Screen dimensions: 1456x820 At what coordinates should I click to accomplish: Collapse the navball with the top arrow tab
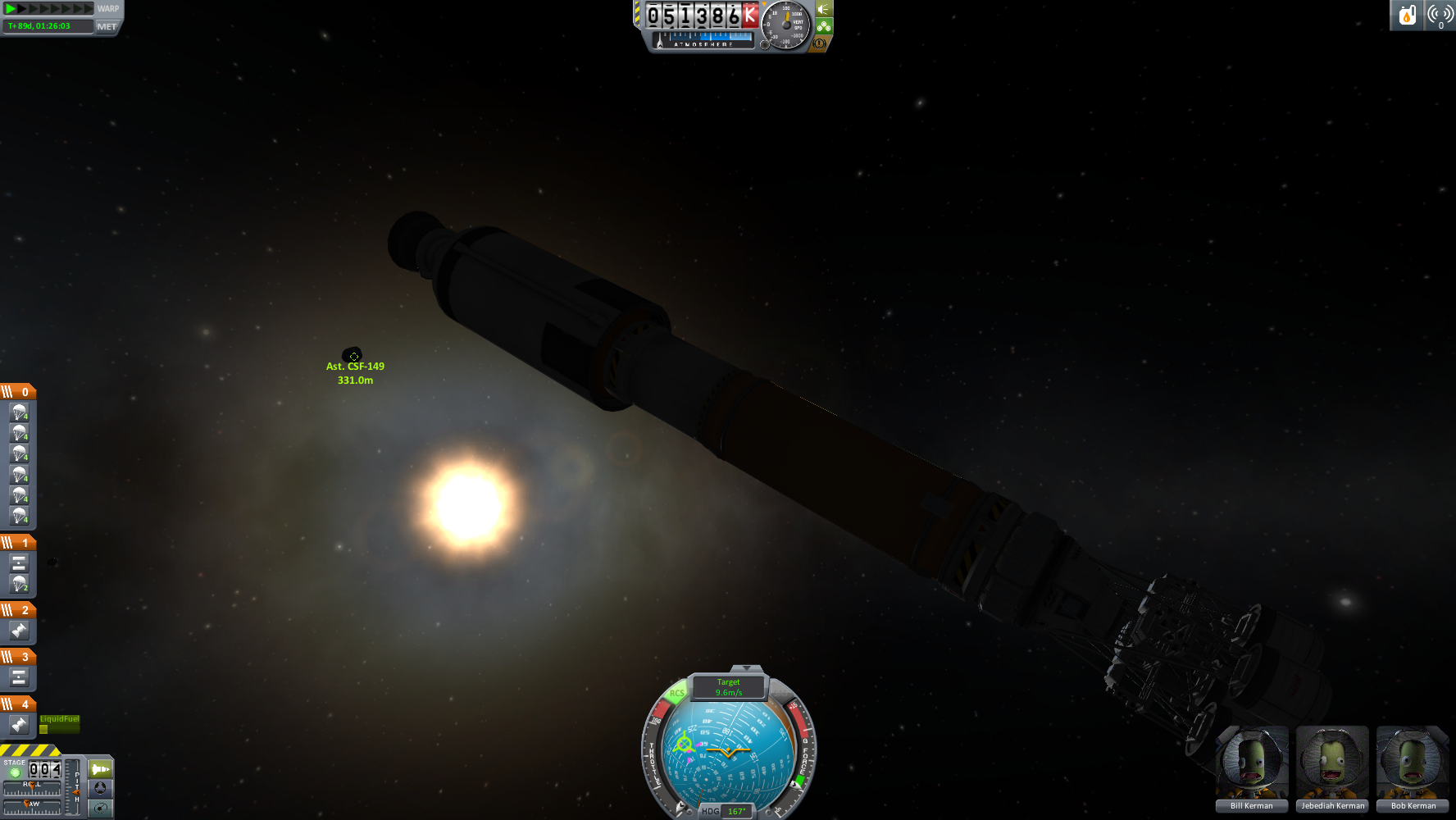point(746,669)
